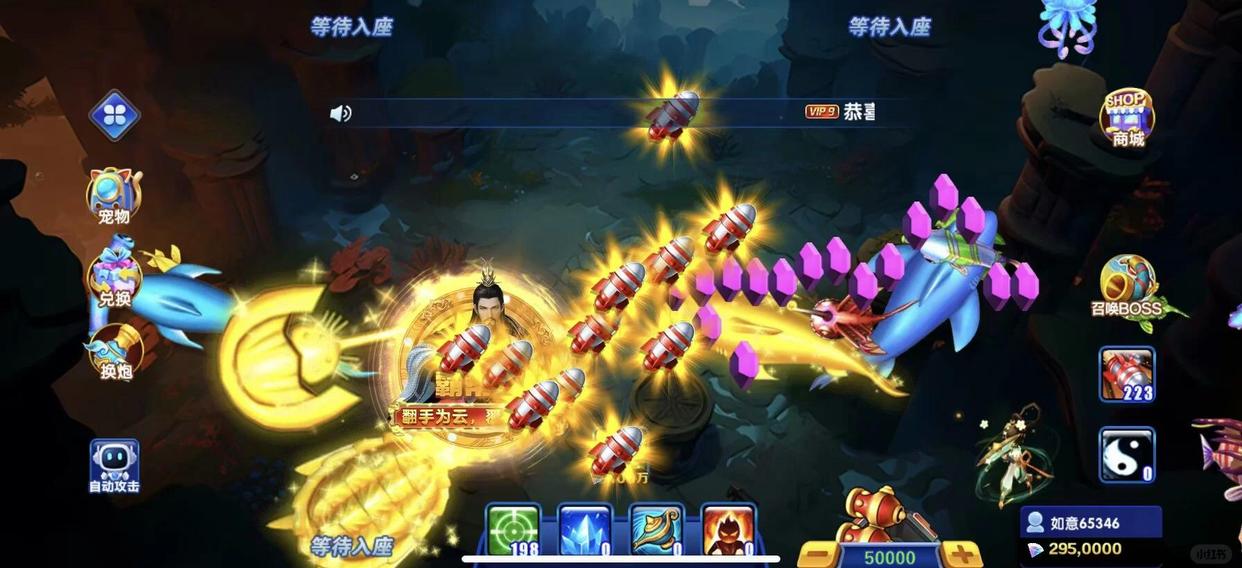Toggle 自动攻击 auto attack robot
The width and height of the screenshot is (1242, 568).
point(114,466)
